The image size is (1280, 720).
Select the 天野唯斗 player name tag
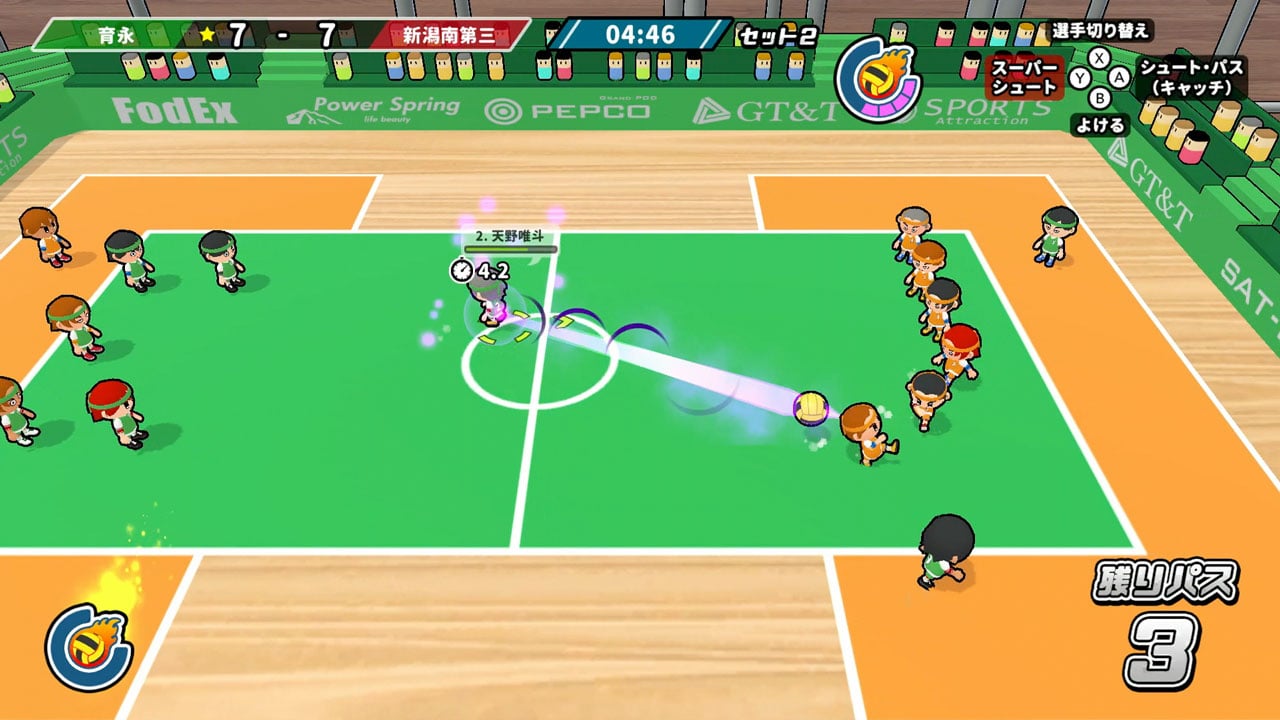click(510, 238)
